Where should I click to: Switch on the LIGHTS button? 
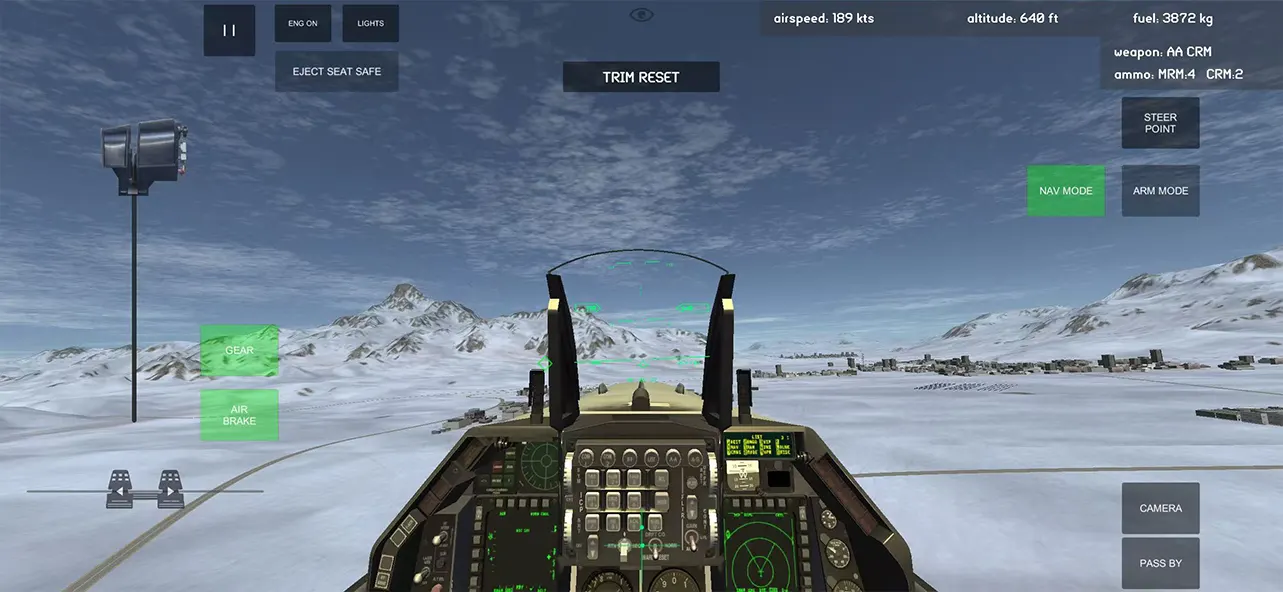(370, 23)
